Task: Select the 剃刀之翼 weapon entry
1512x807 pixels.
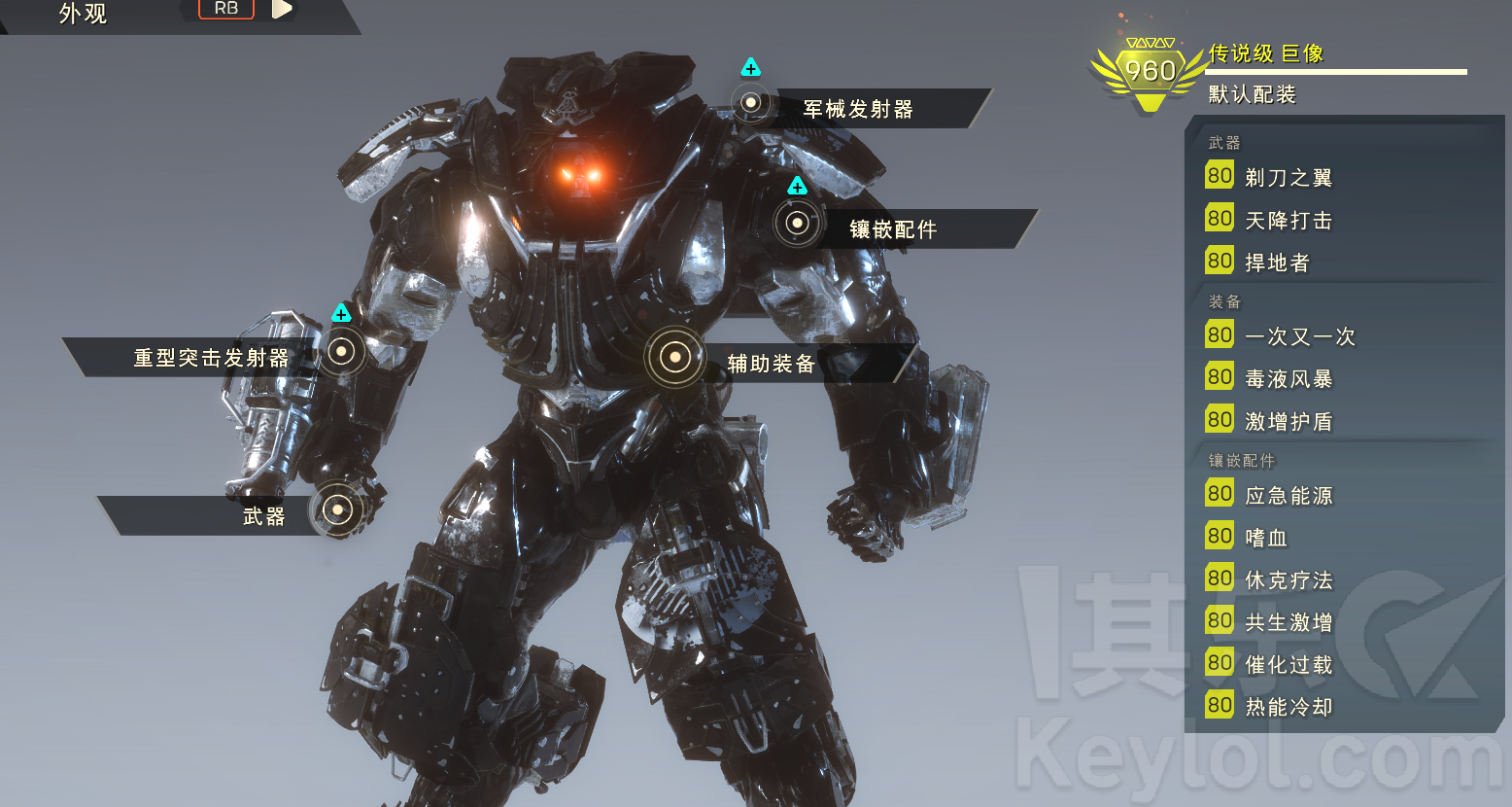Action: click(x=1289, y=178)
